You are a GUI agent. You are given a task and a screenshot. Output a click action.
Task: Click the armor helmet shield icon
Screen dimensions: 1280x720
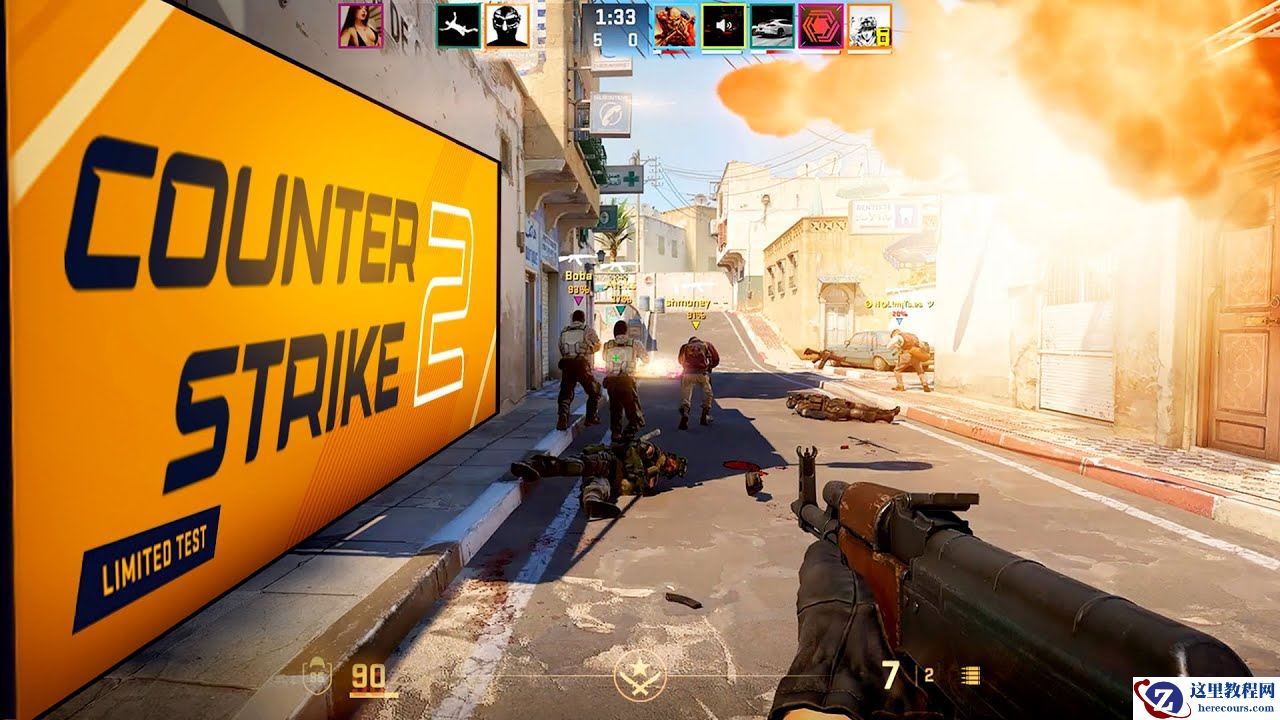(x=316, y=677)
